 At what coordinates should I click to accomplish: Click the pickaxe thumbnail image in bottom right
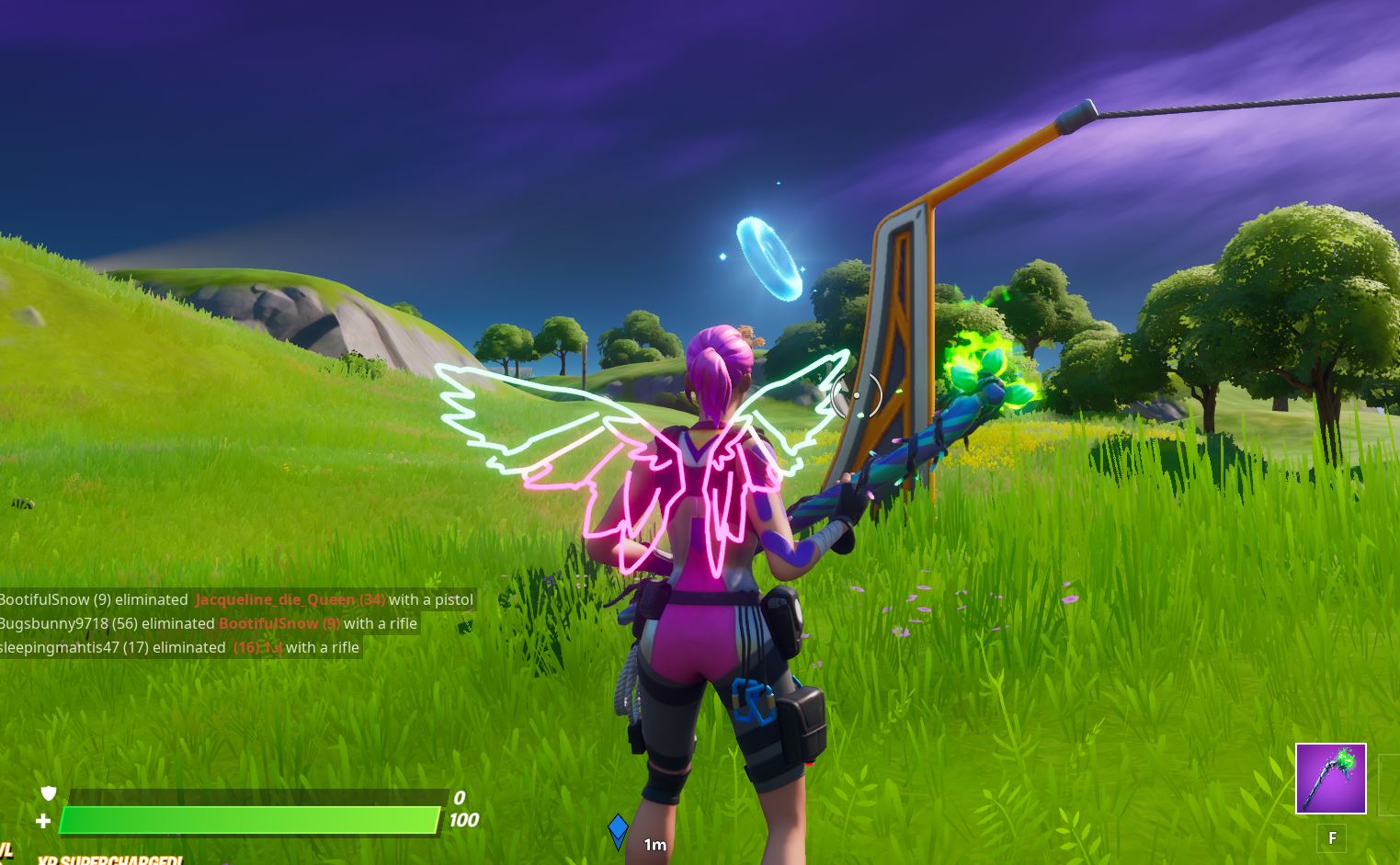[1330, 777]
